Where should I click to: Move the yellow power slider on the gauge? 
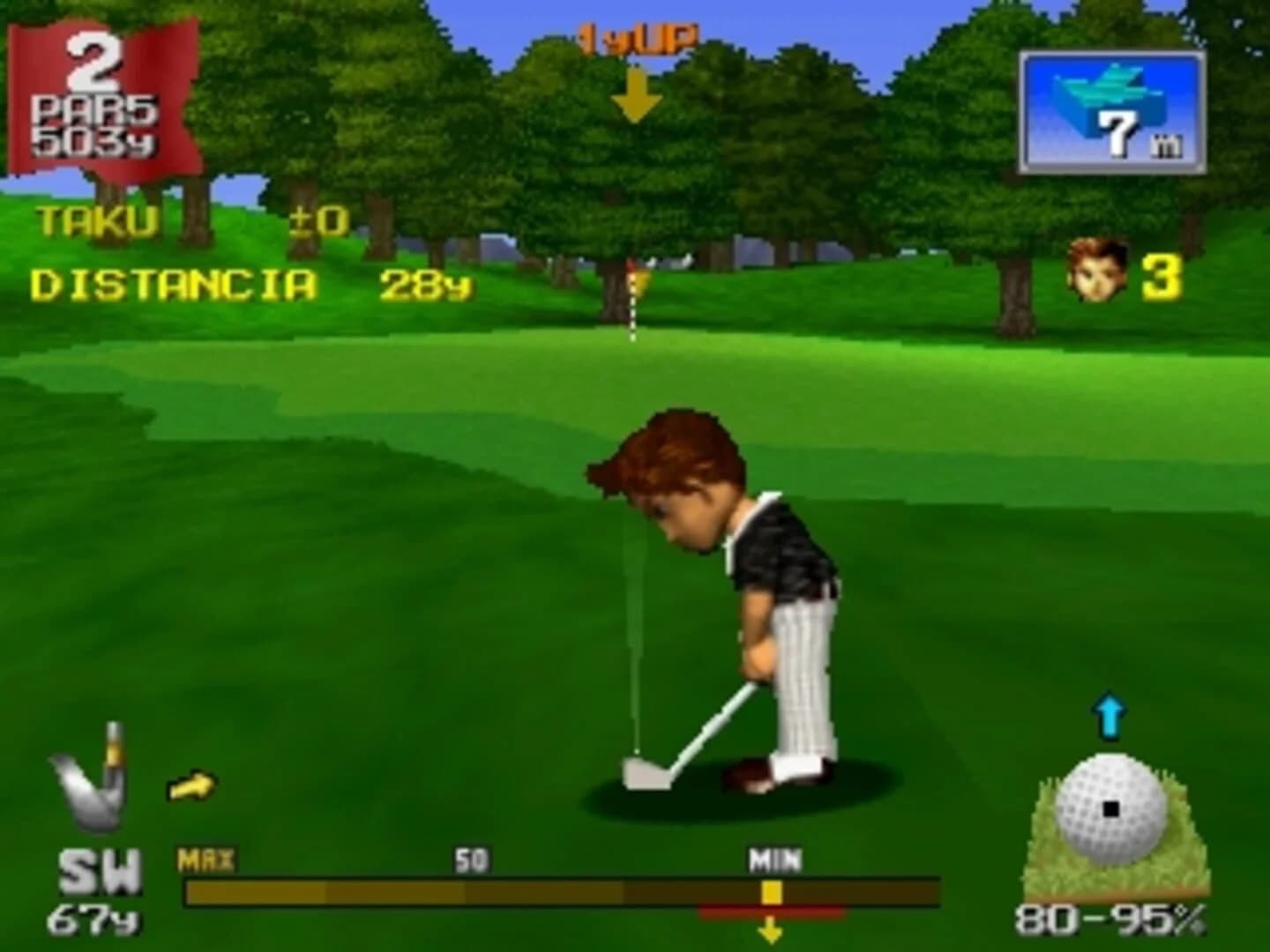pyautogui.click(x=770, y=893)
